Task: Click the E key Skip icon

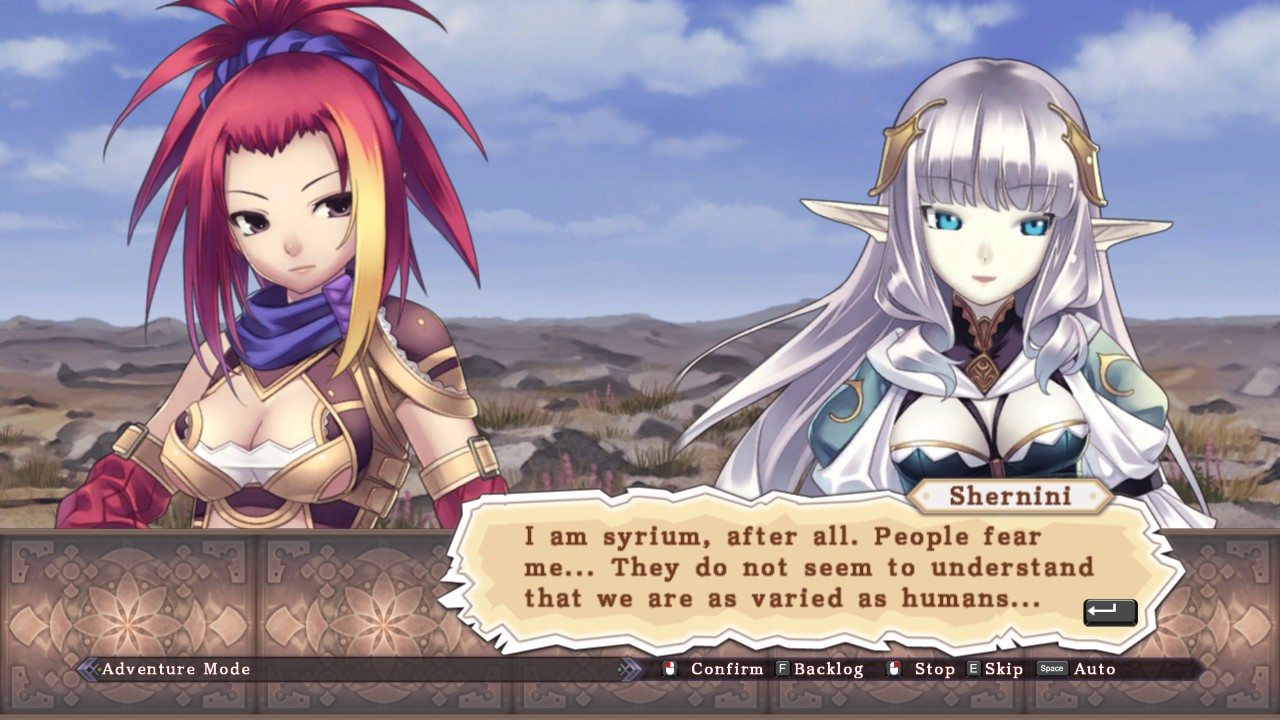Action: click(973, 669)
